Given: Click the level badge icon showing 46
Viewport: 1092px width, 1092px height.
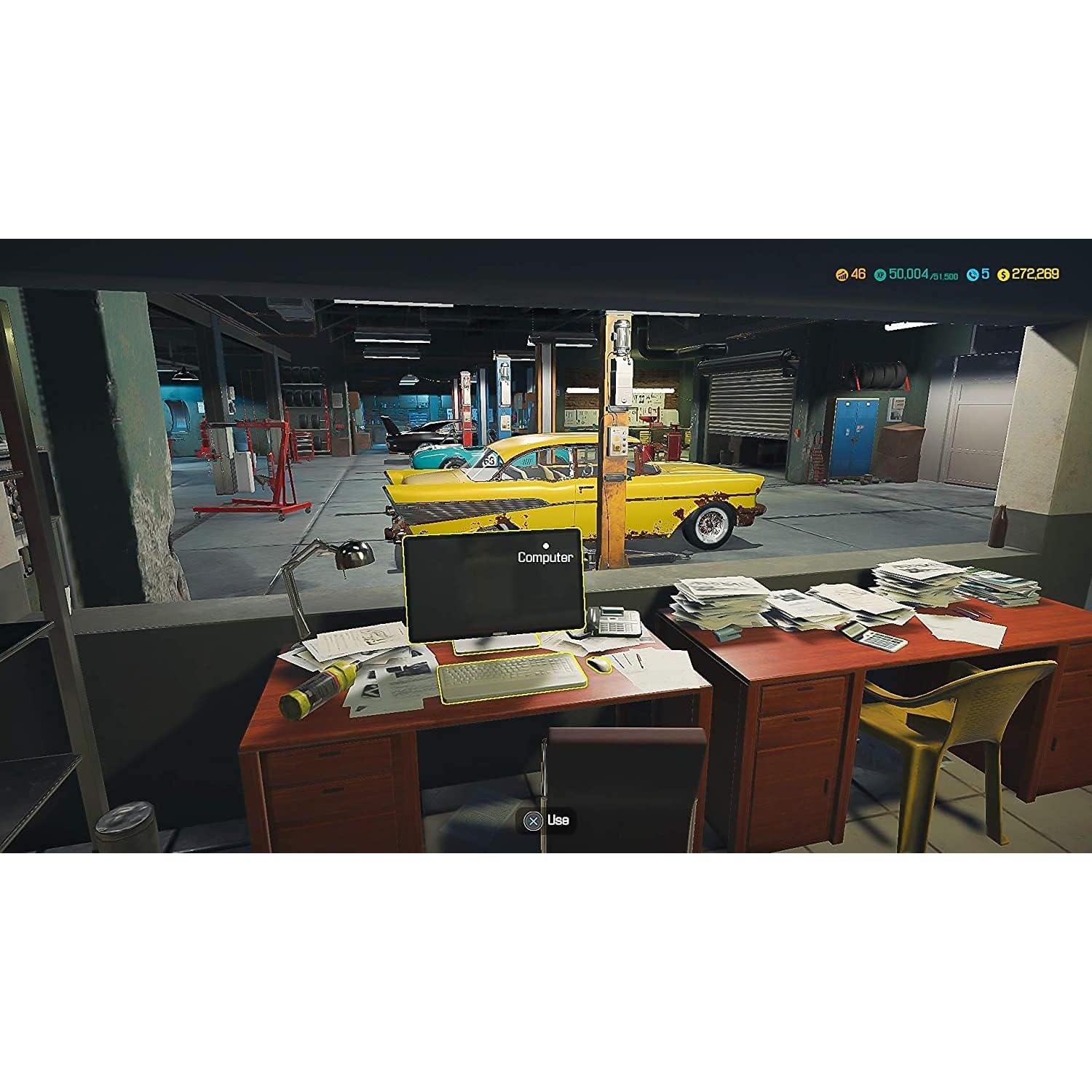Looking at the screenshot, I should click(842, 274).
